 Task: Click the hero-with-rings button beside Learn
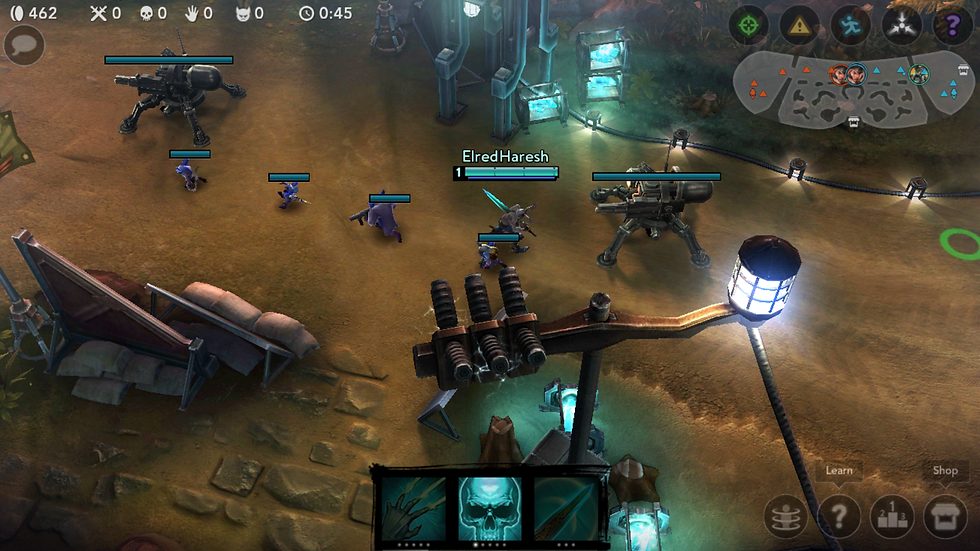[x=785, y=516]
